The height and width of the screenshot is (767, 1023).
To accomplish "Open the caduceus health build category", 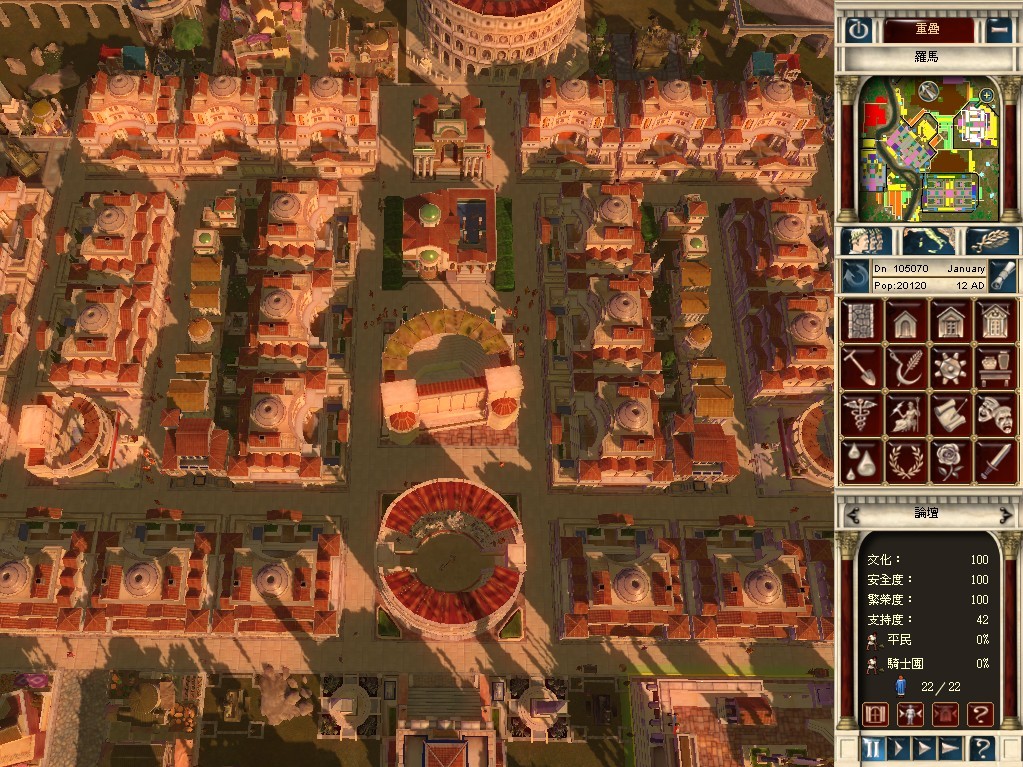I will (x=861, y=414).
